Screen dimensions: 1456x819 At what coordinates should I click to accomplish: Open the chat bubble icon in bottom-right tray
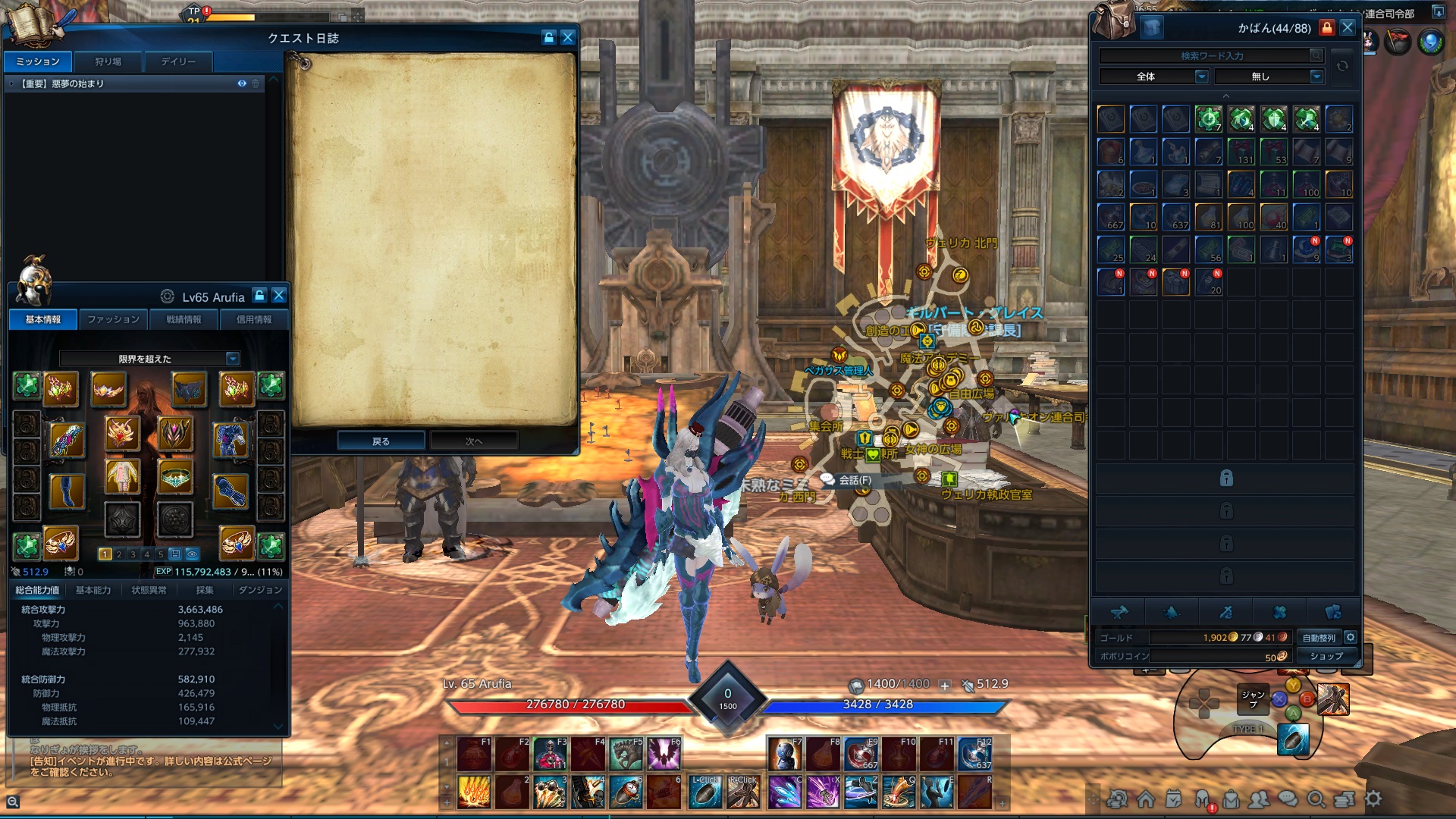tap(1287, 799)
